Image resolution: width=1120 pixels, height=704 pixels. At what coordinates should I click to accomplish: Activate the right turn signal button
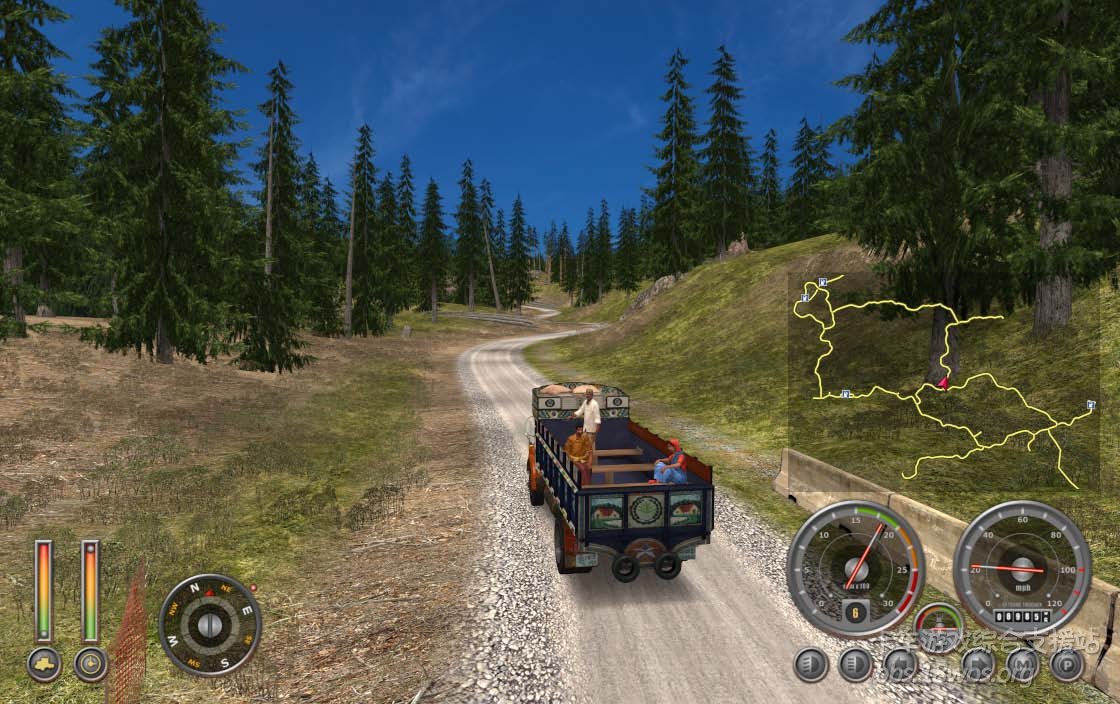point(977,664)
